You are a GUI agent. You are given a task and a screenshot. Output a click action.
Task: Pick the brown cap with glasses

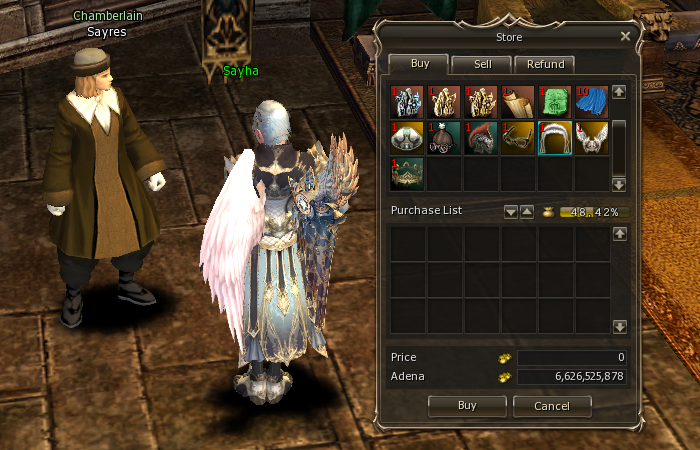pos(444,138)
